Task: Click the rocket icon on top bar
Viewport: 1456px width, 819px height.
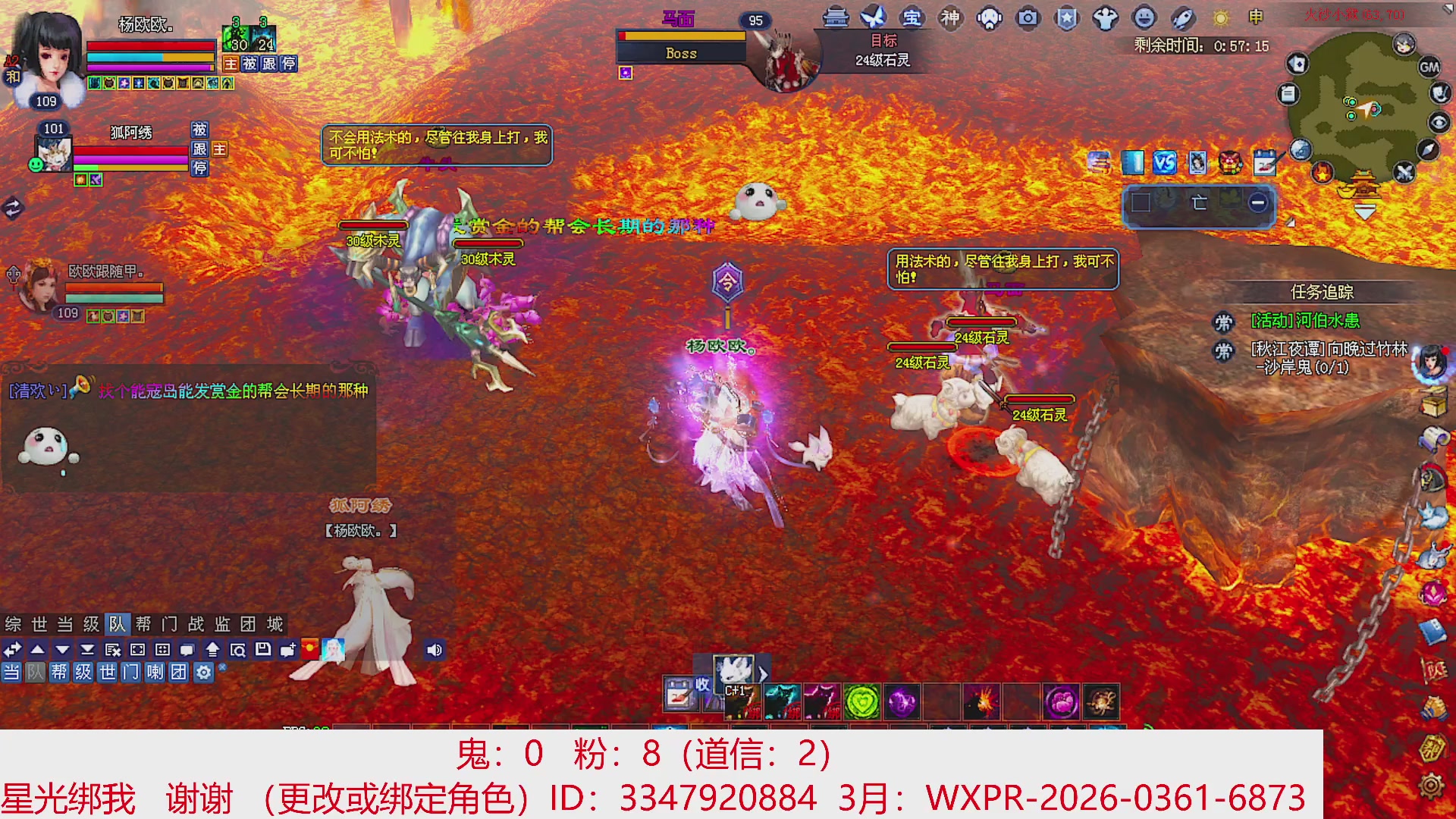Action: pos(1181,20)
